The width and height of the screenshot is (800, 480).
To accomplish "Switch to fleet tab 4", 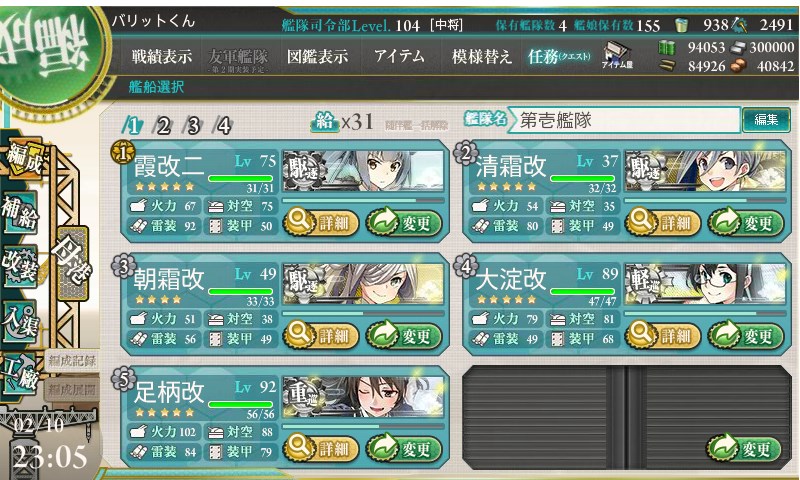I will click(x=223, y=125).
